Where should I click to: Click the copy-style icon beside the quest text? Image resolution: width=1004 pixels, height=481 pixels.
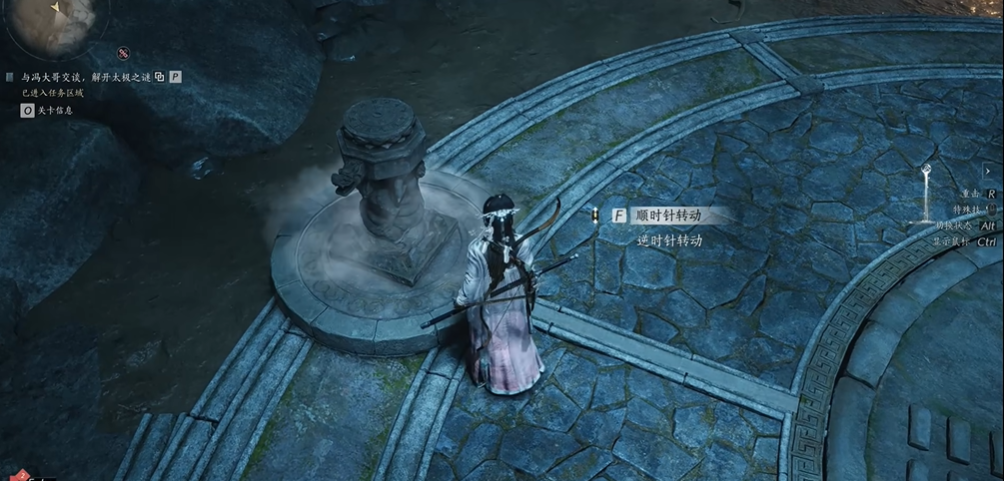(159, 76)
